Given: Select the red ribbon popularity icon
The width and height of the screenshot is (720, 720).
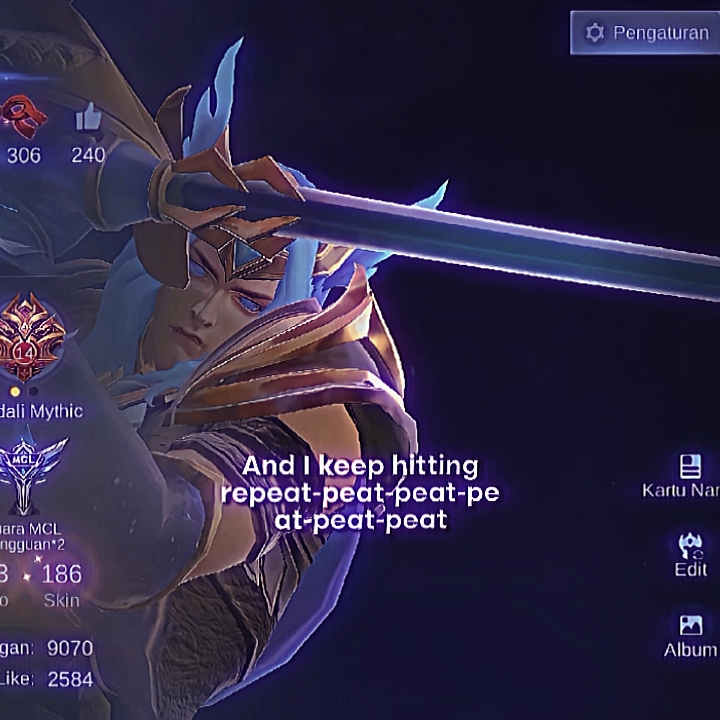Looking at the screenshot, I should point(23,116).
